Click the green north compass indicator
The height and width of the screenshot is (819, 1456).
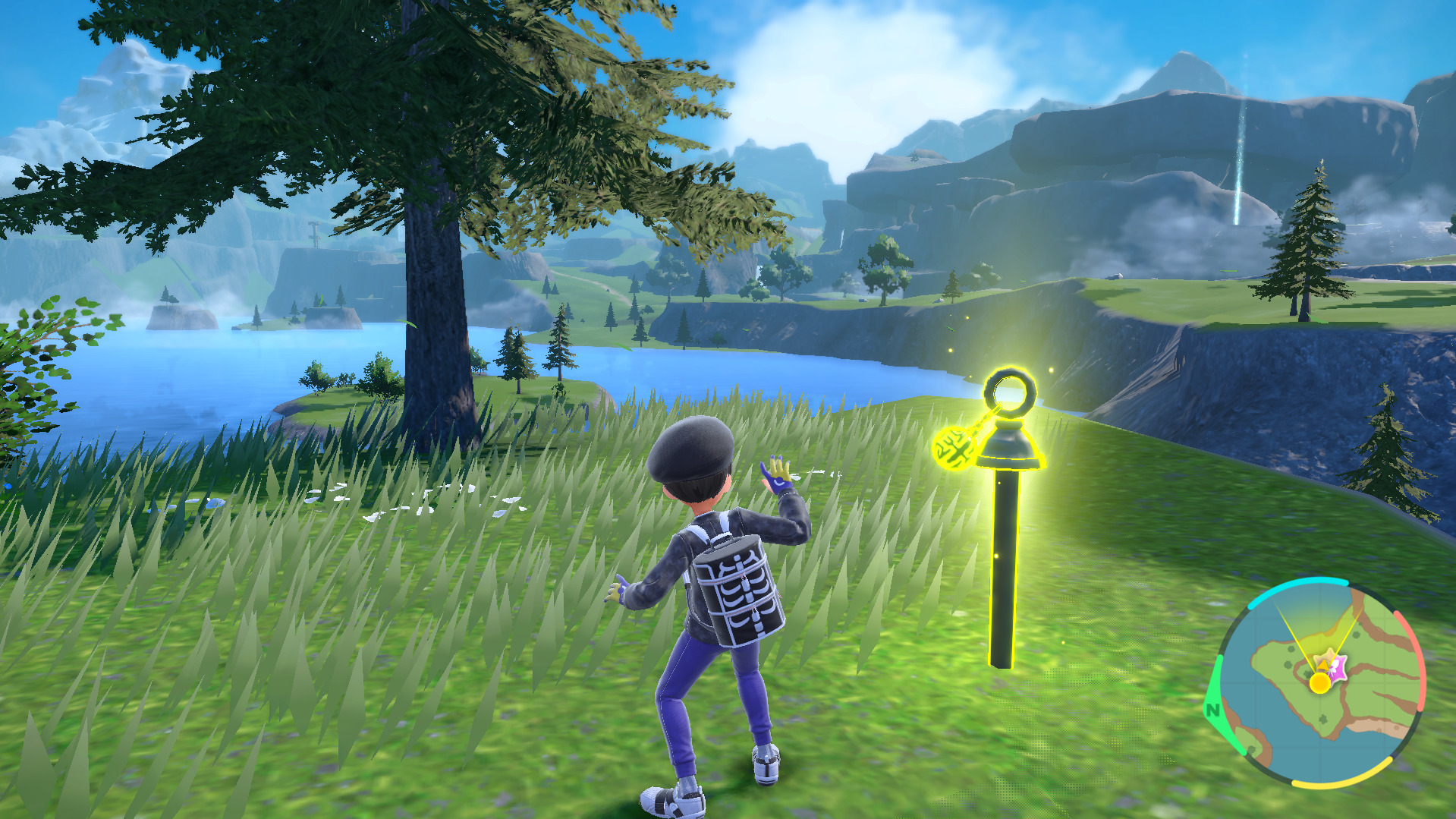pyautogui.click(x=1212, y=710)
